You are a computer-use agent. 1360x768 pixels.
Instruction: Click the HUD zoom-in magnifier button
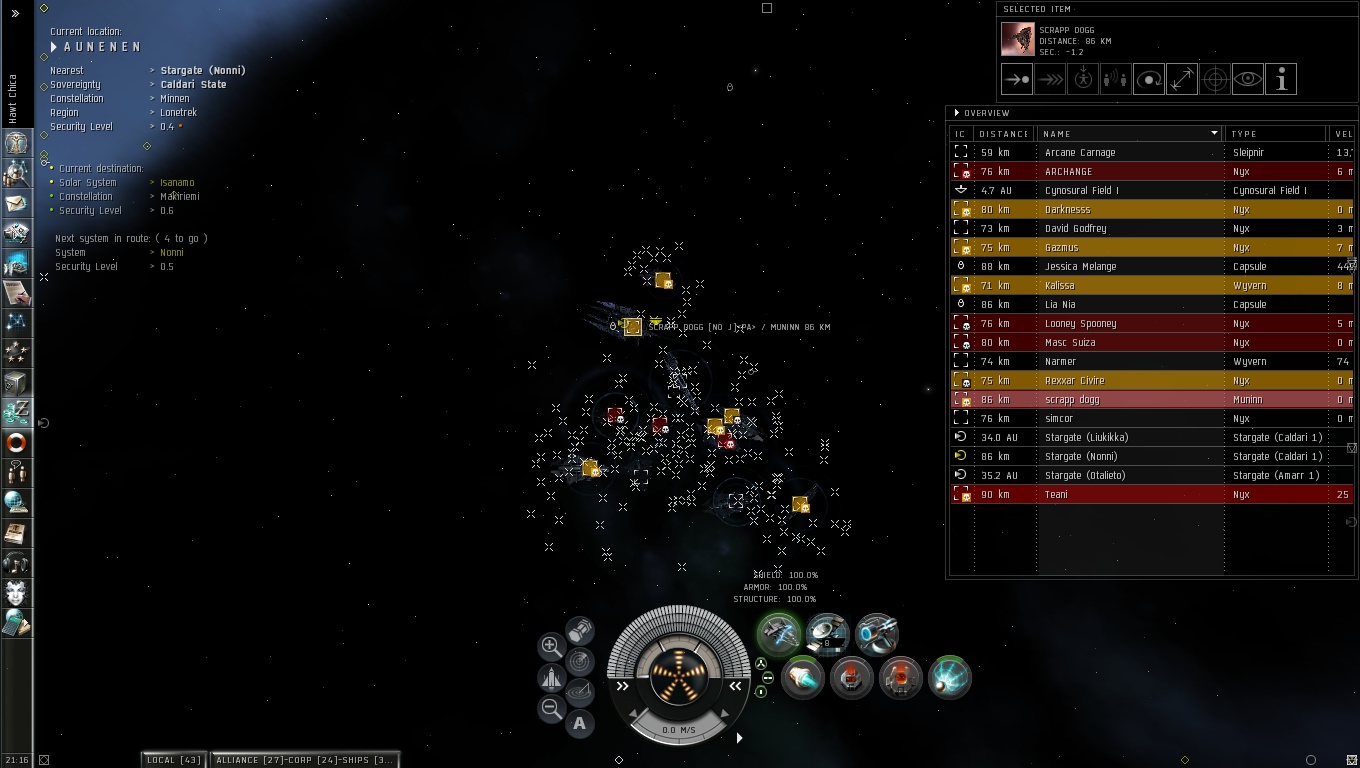[x=551, y=646]
